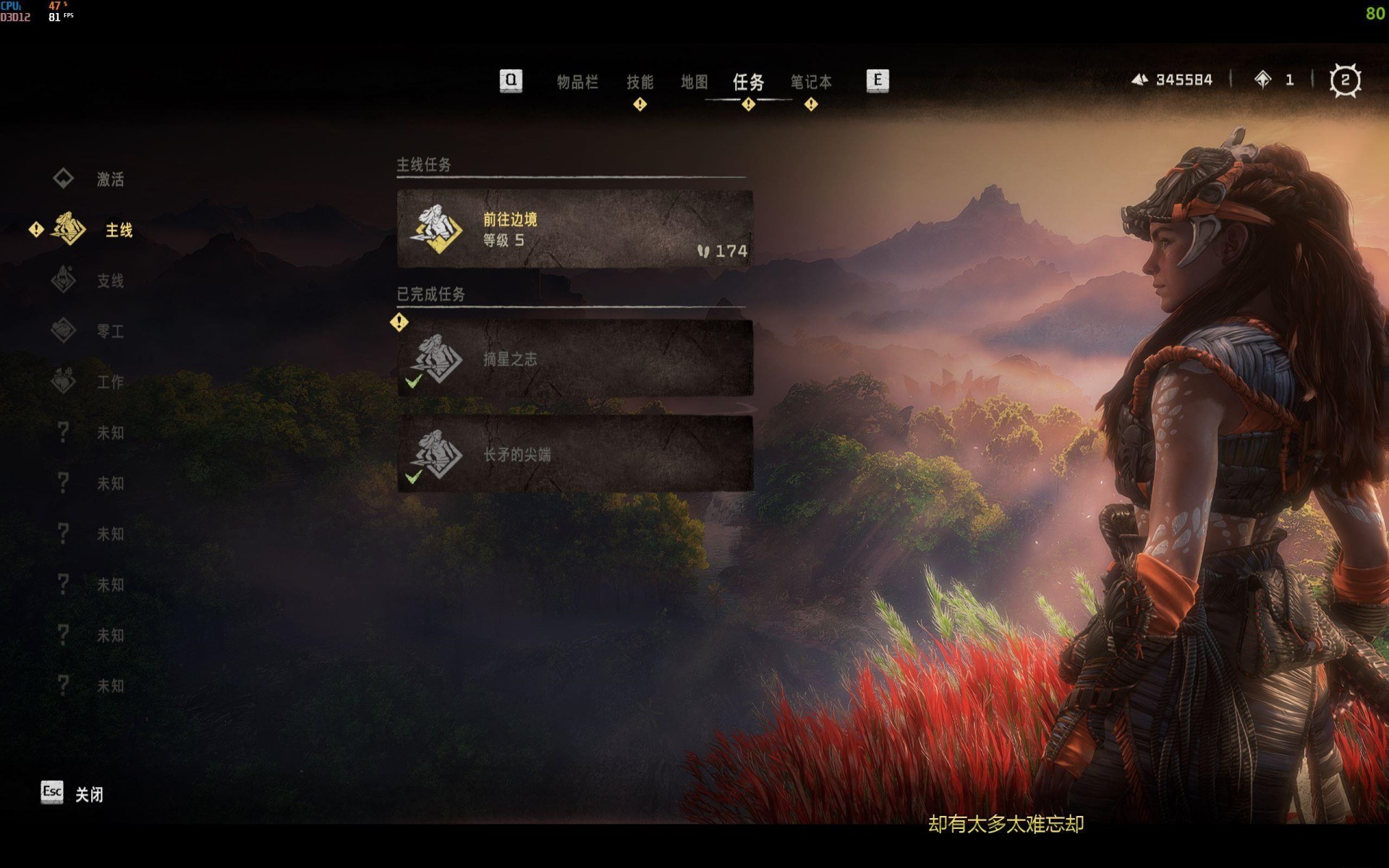Select the 任务 quests tab
This screenshot has height=868, width=1389.
pyautogui.click(x=748, y=82)
